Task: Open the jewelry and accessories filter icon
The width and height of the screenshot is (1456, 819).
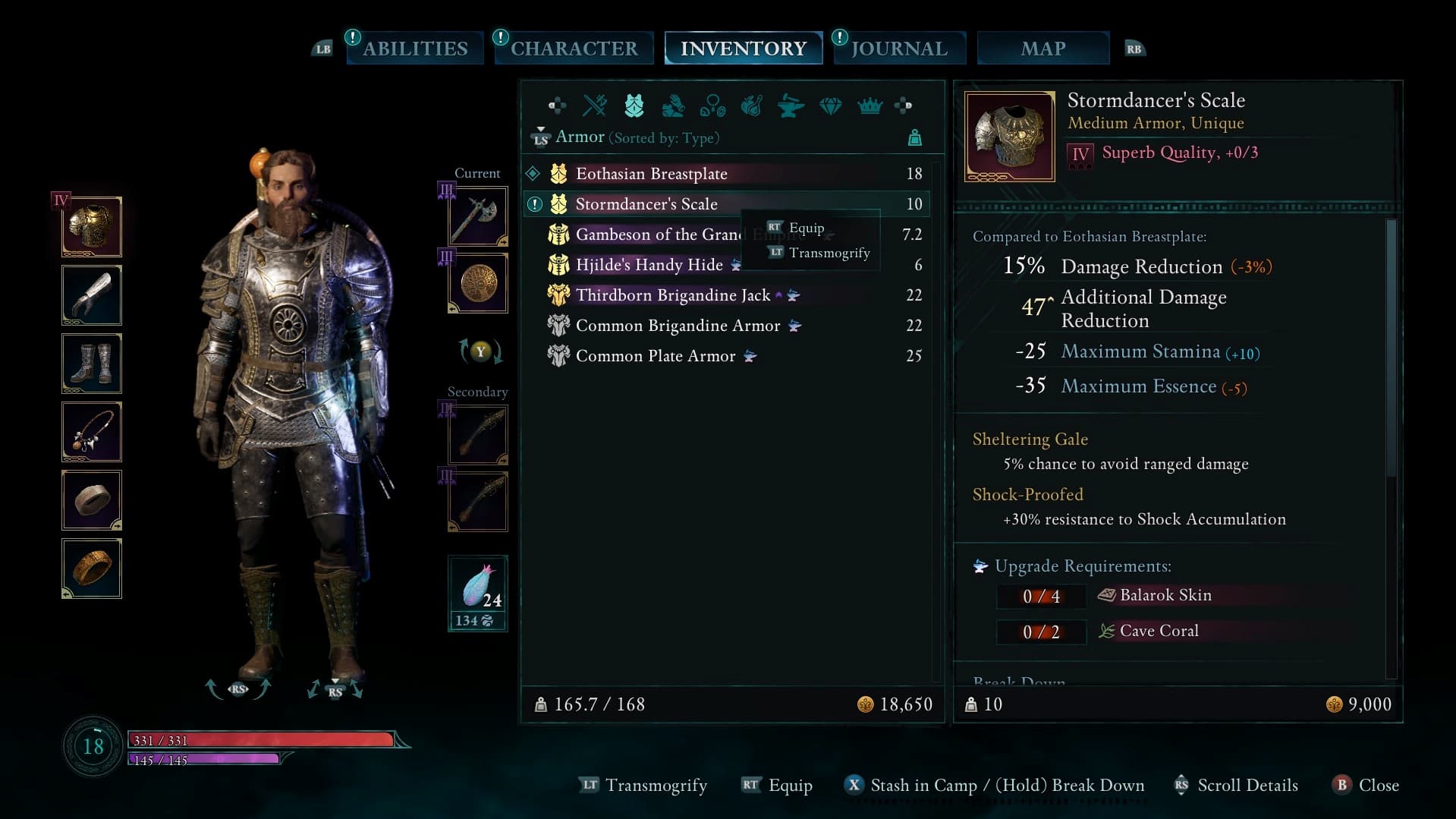Action: 713,107
